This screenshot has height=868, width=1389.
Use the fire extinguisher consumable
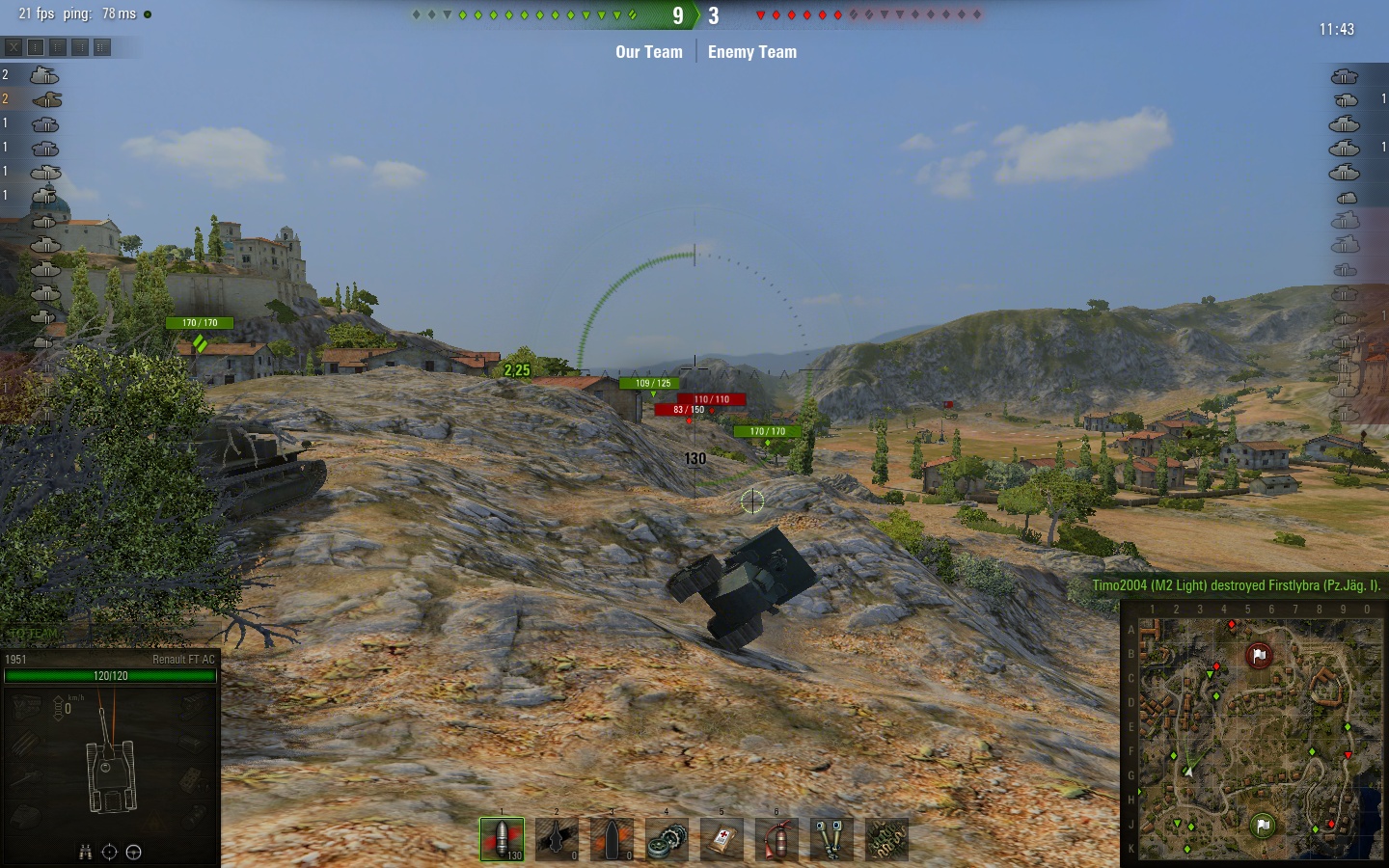click(776, 839)
